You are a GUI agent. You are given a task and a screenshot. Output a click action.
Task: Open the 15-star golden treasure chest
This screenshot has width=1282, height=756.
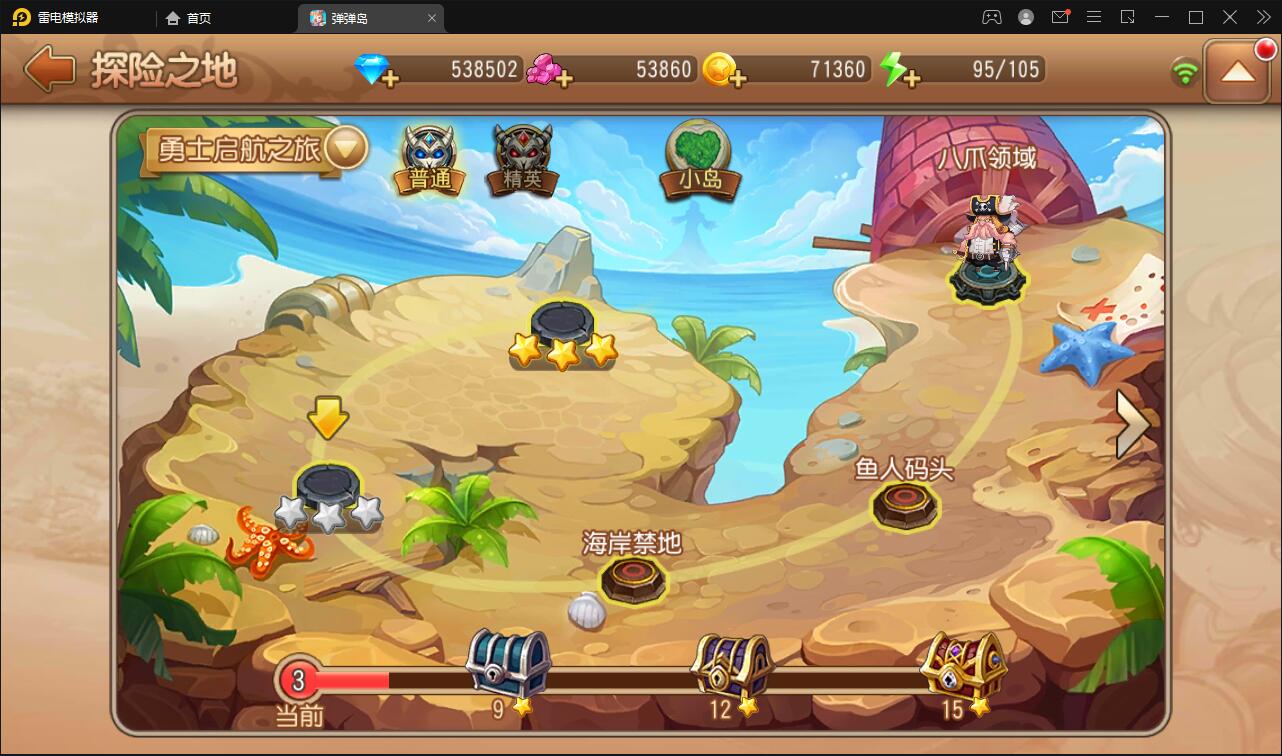coord(962,664)
